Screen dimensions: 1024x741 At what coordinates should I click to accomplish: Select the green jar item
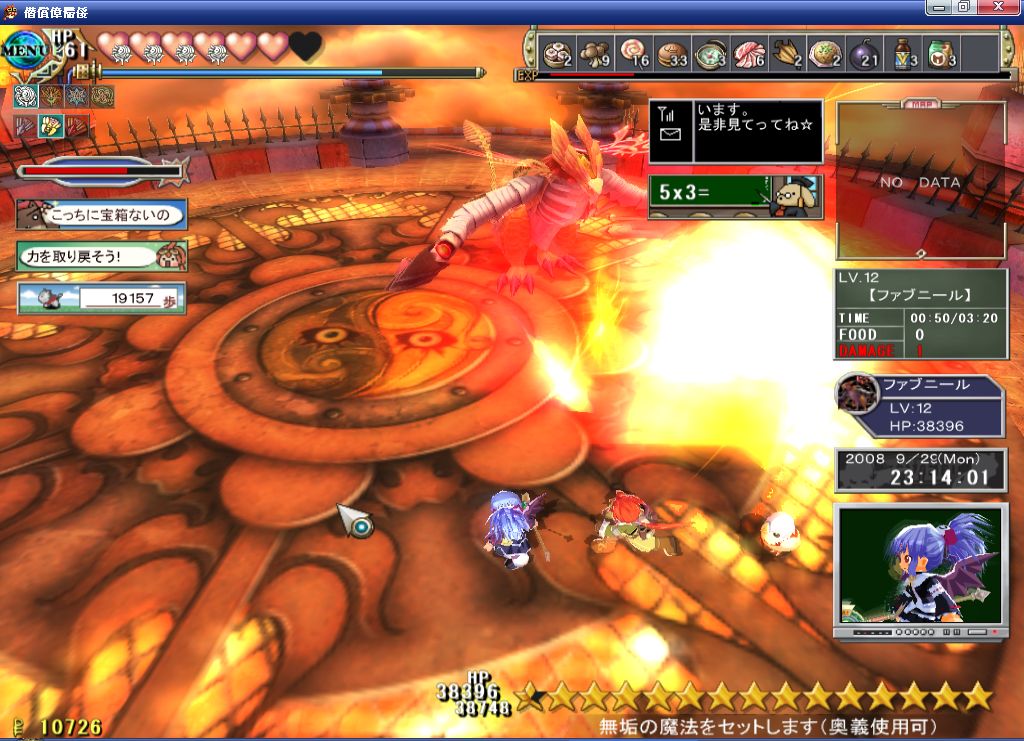[x=940, y=53]
